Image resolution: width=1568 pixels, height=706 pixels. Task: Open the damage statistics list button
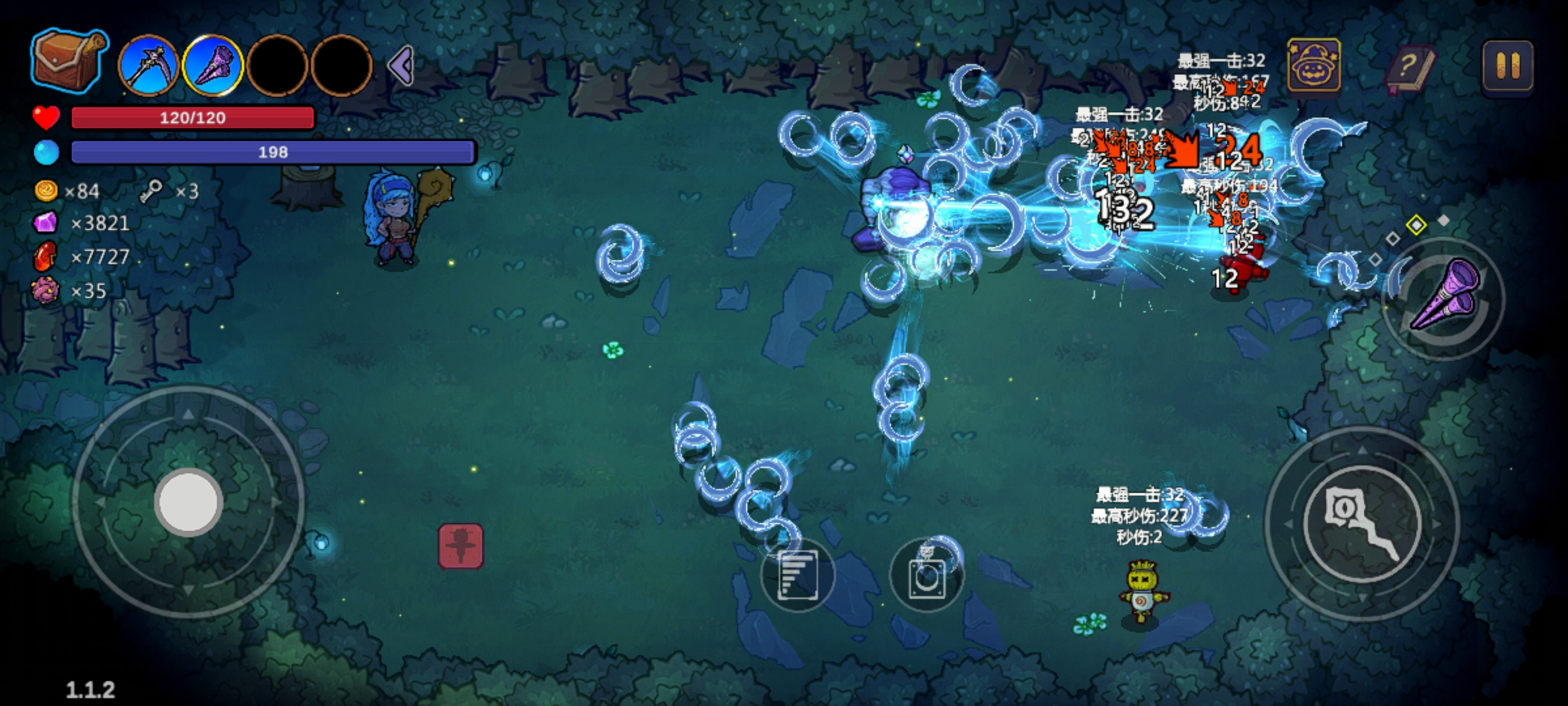click(x=797, y=575)
